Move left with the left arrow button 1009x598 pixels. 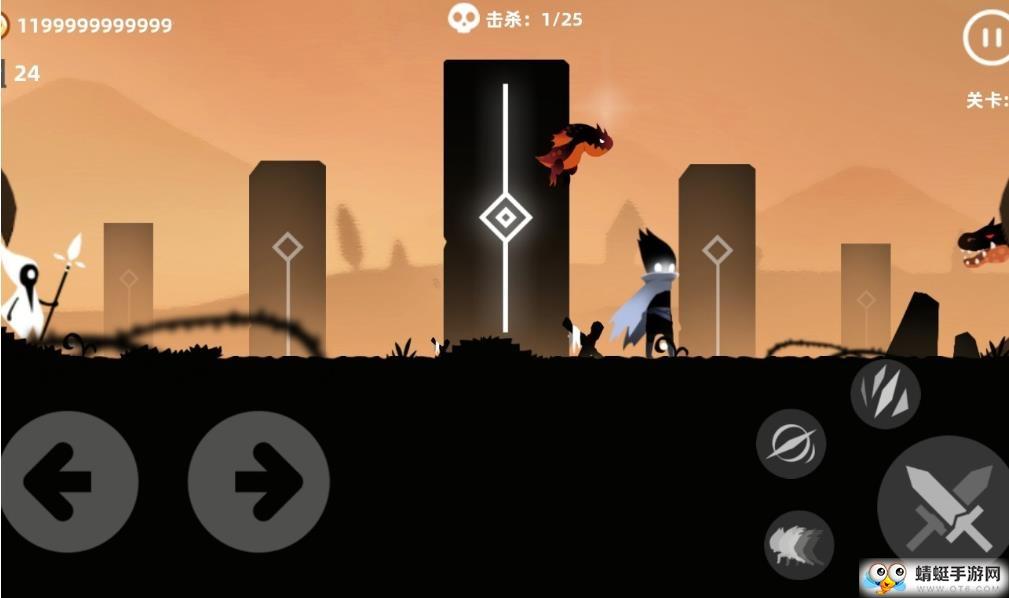click(x=66, y=481)
